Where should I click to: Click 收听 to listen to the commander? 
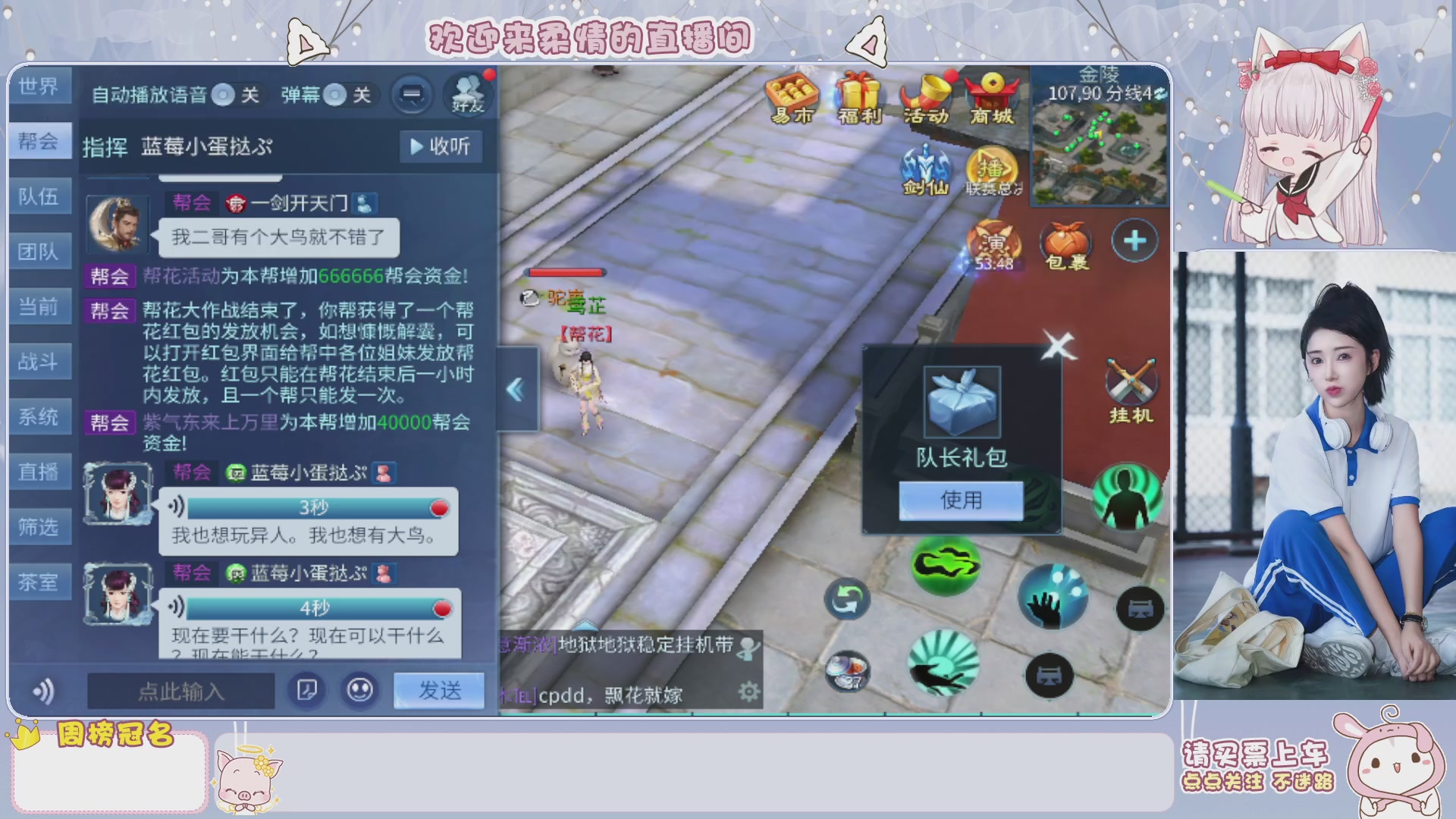441,146
